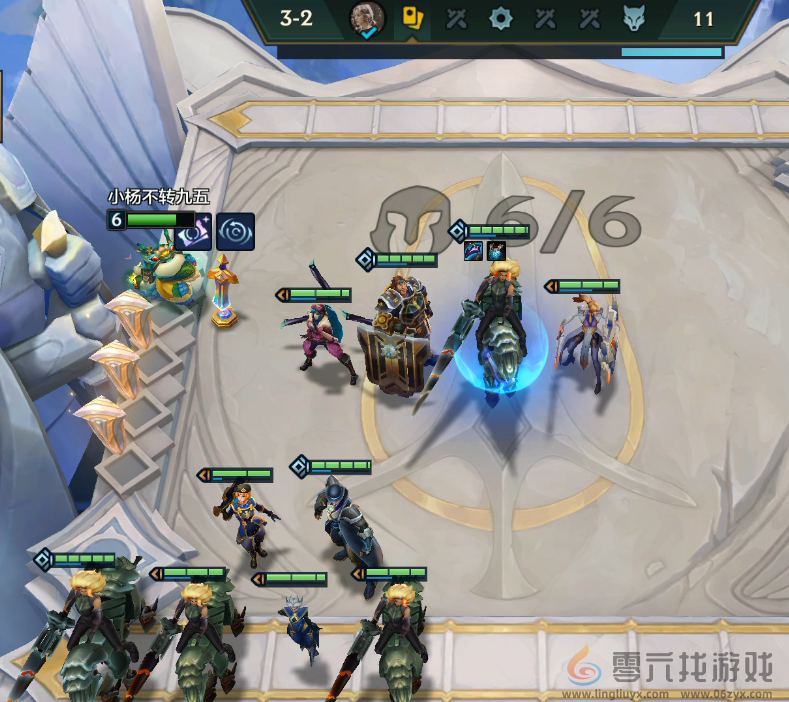Click the gear-shaped stage icon
The width and height of the screenshot is (789, 702).
click(x=500, y=18)
